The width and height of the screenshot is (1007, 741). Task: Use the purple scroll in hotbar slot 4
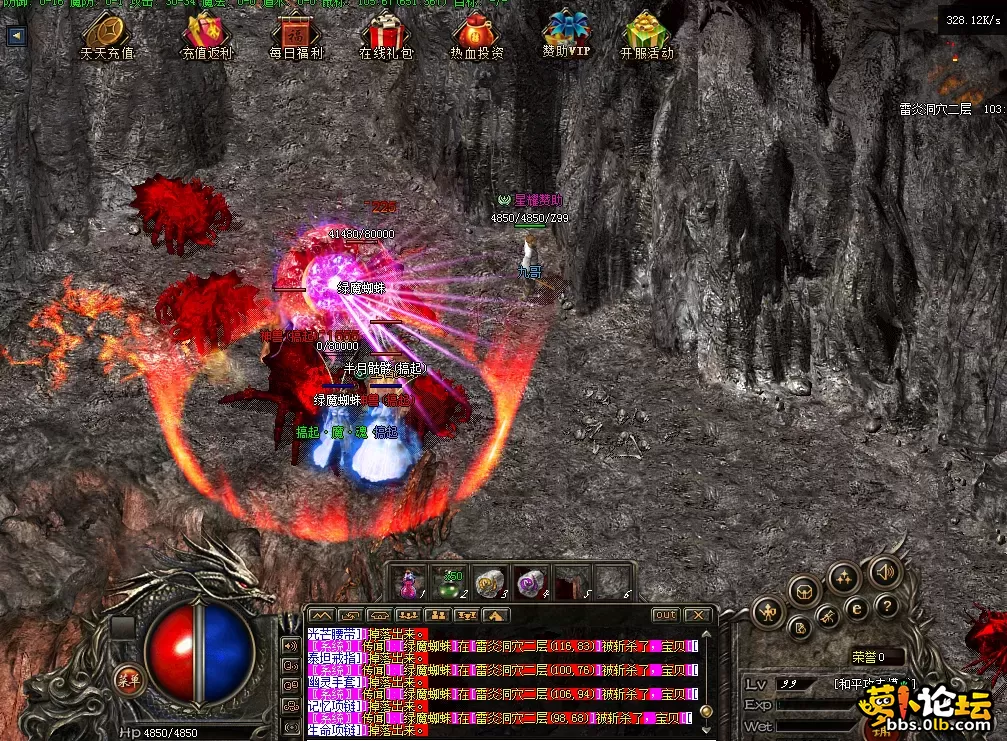pos(528,582)
